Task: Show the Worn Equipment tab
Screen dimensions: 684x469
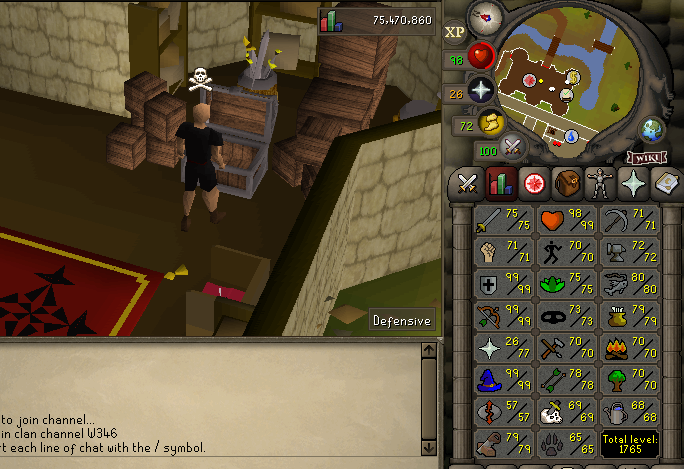Action: [x=600, y=184]
